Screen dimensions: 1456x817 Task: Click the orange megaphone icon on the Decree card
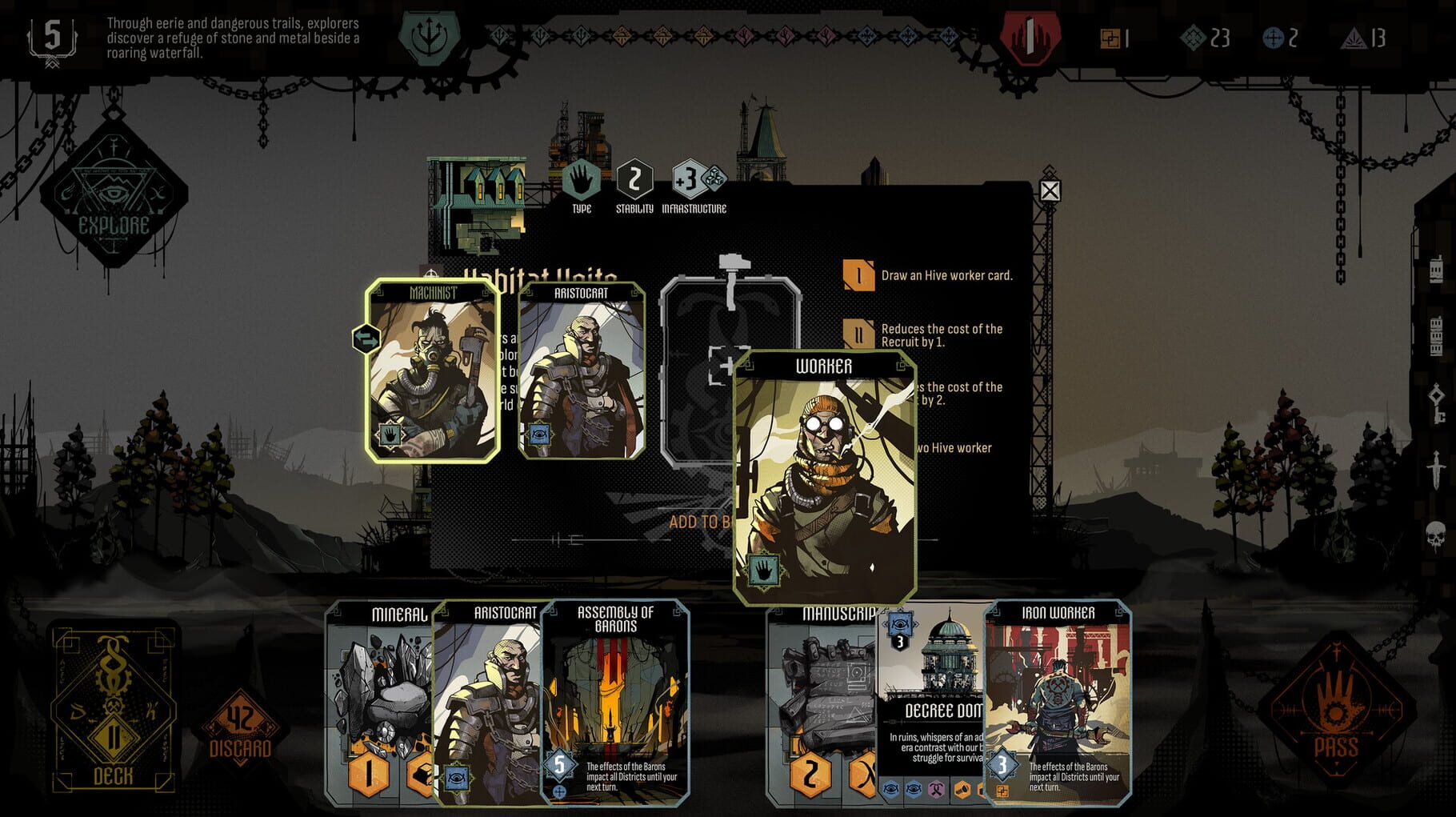962,789
